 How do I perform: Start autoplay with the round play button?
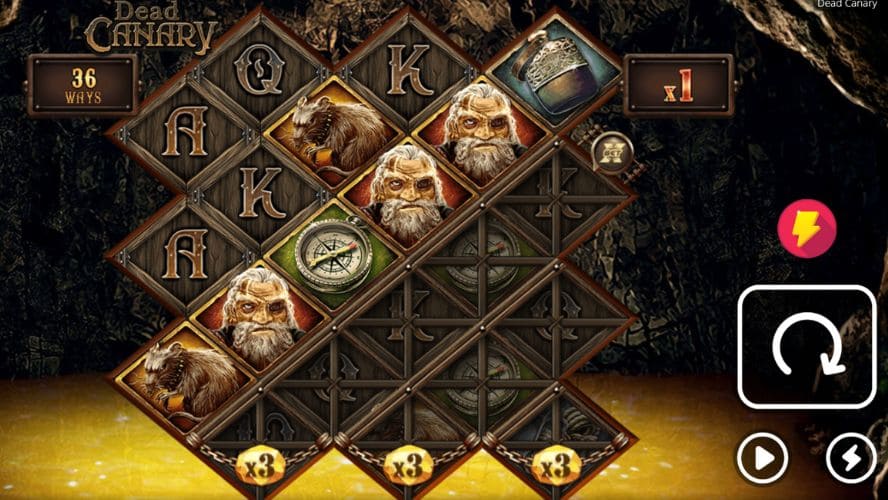pyautogui.click(x=762, y=459)
